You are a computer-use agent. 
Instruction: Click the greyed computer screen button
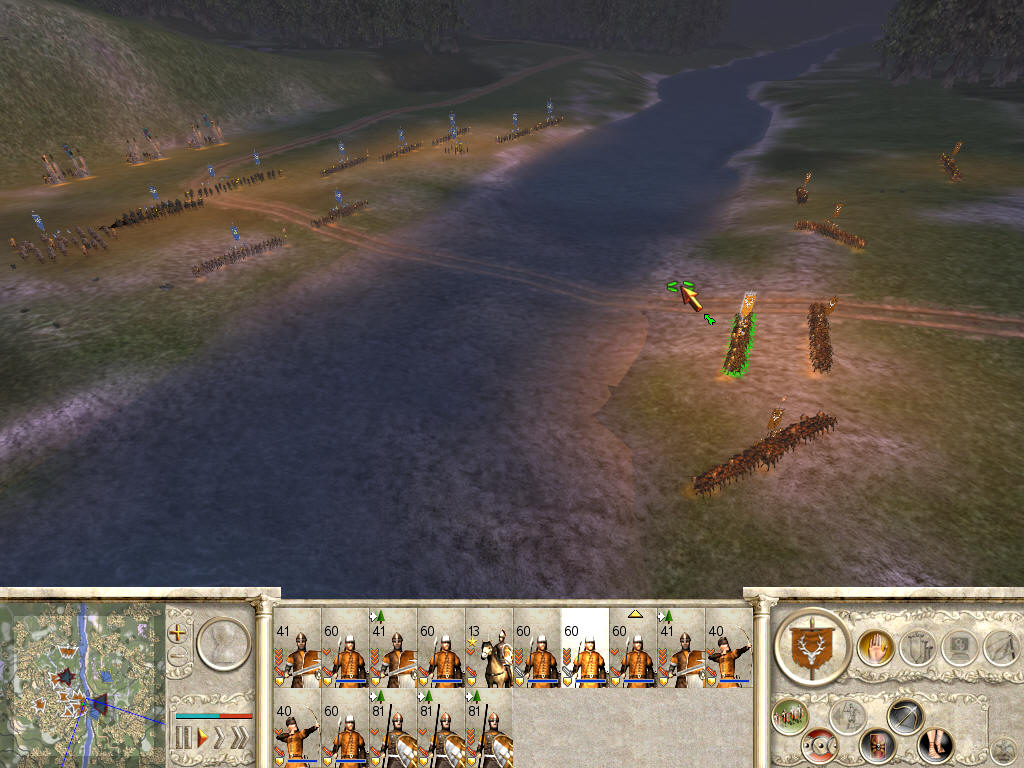(x=958, y=648)
